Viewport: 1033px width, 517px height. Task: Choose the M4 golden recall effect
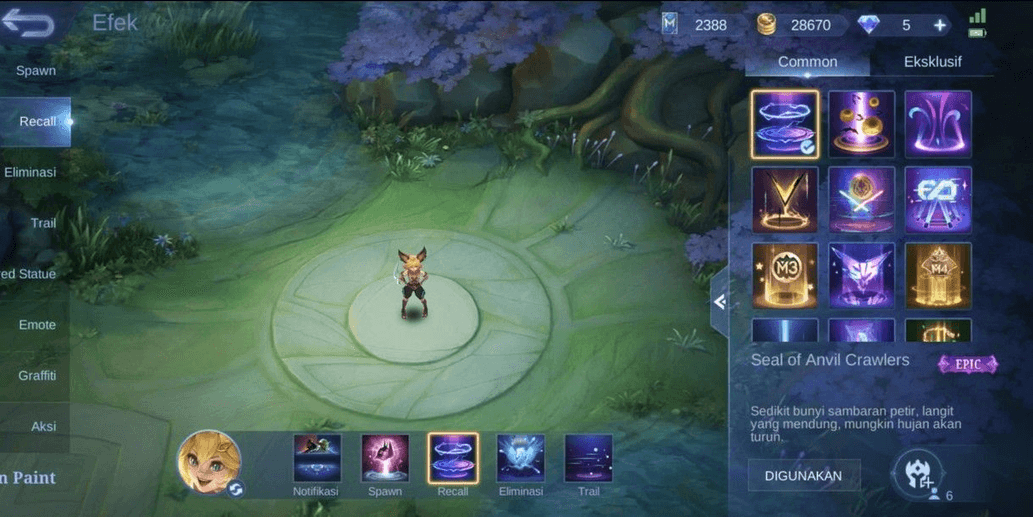click(938, 275)
